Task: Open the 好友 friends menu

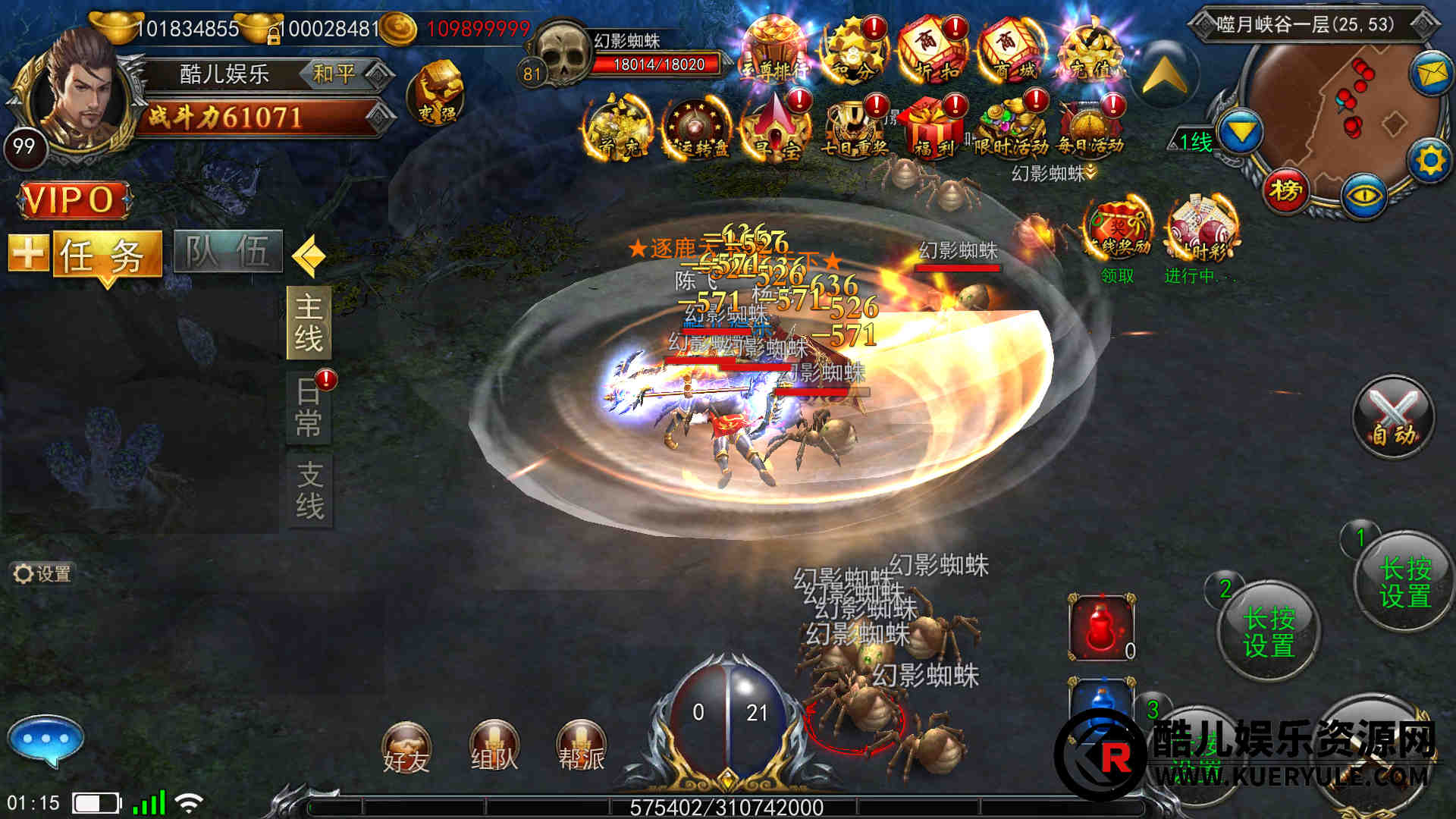Action: (406, 747)
